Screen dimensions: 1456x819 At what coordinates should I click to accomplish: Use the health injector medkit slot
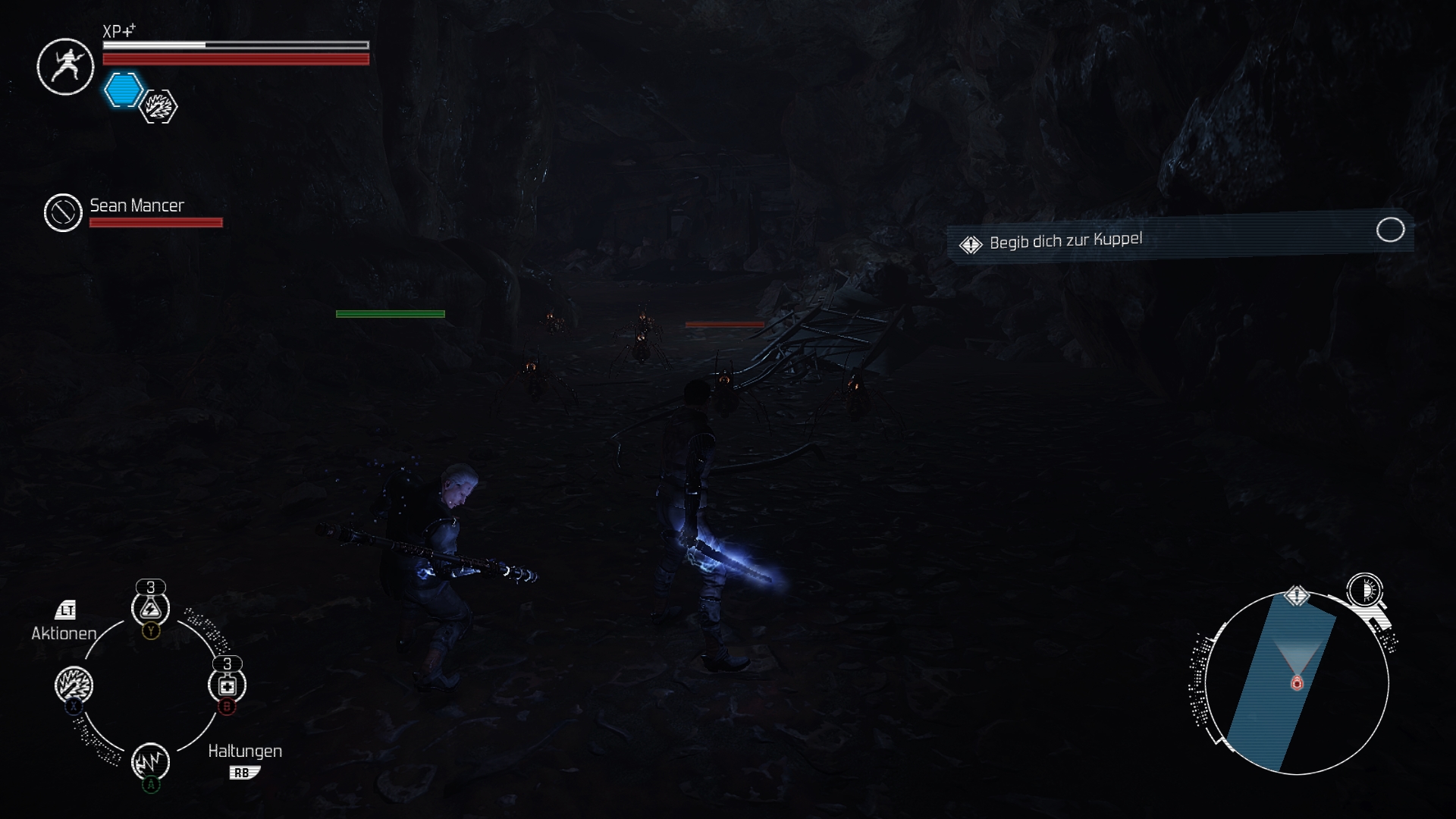(x=227, y=686)
